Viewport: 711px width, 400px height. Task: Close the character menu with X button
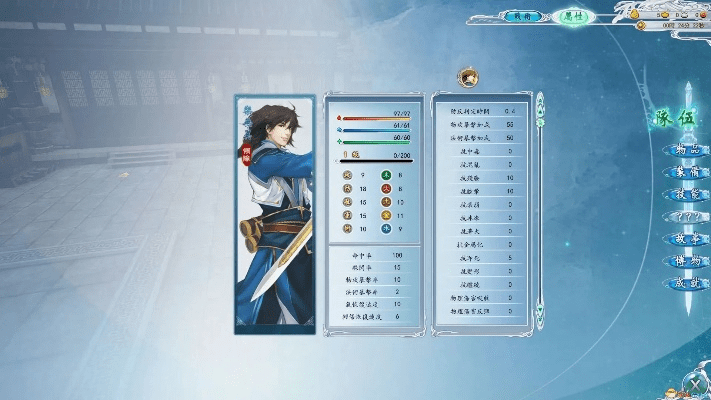[692, 381]
